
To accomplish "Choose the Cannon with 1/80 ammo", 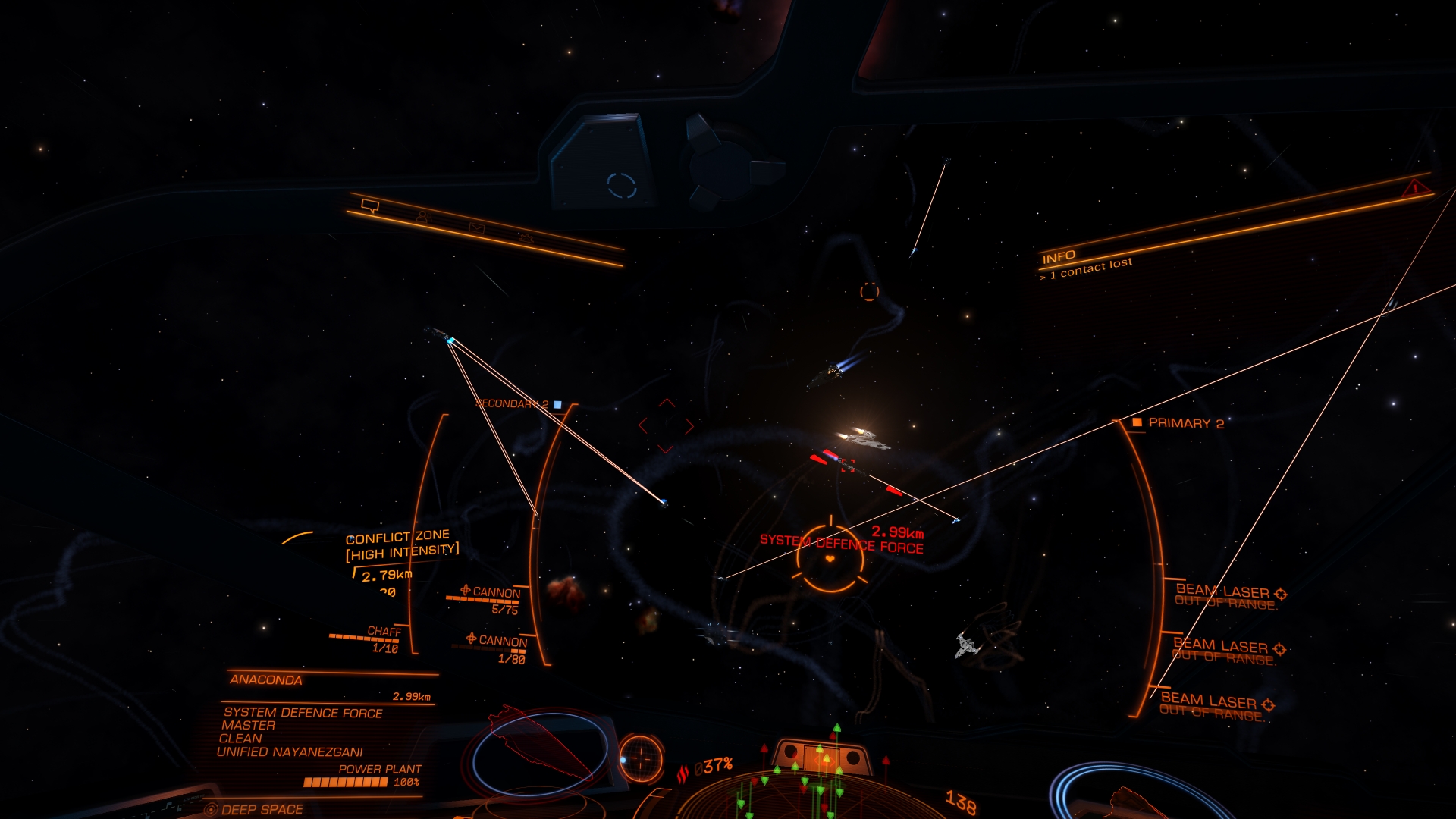I will point(502,641).
